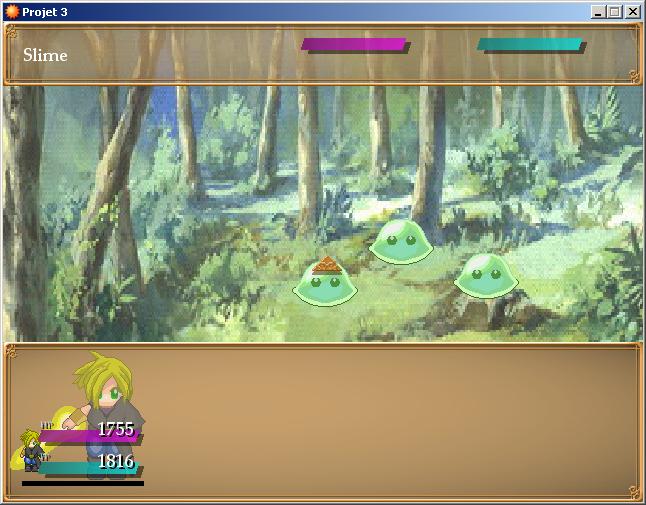This screenshot has height=505, width=646.
Task: Close the Projet 3 window
Action: pos(633,11)
